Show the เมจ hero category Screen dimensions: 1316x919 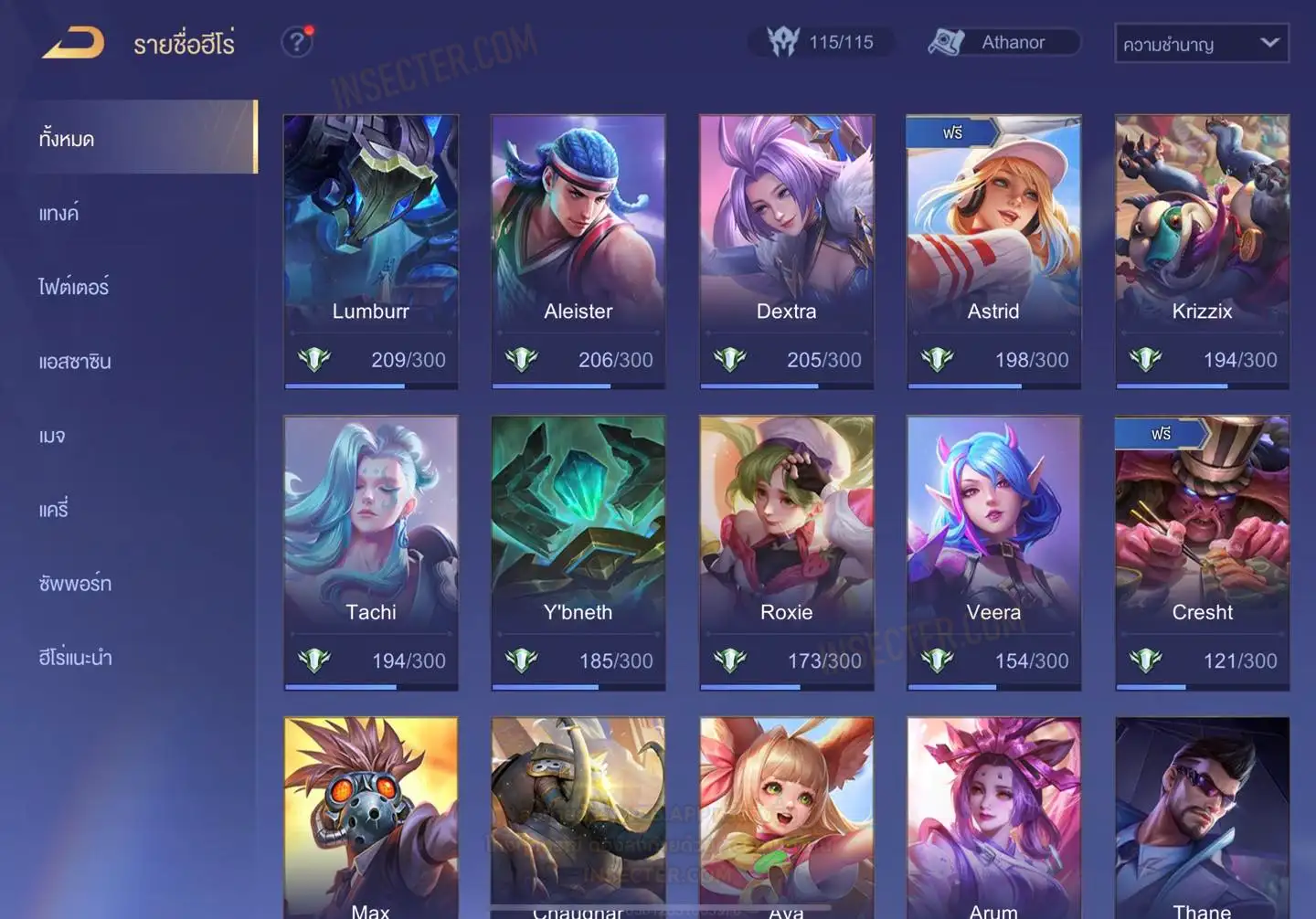pos(52,436)
